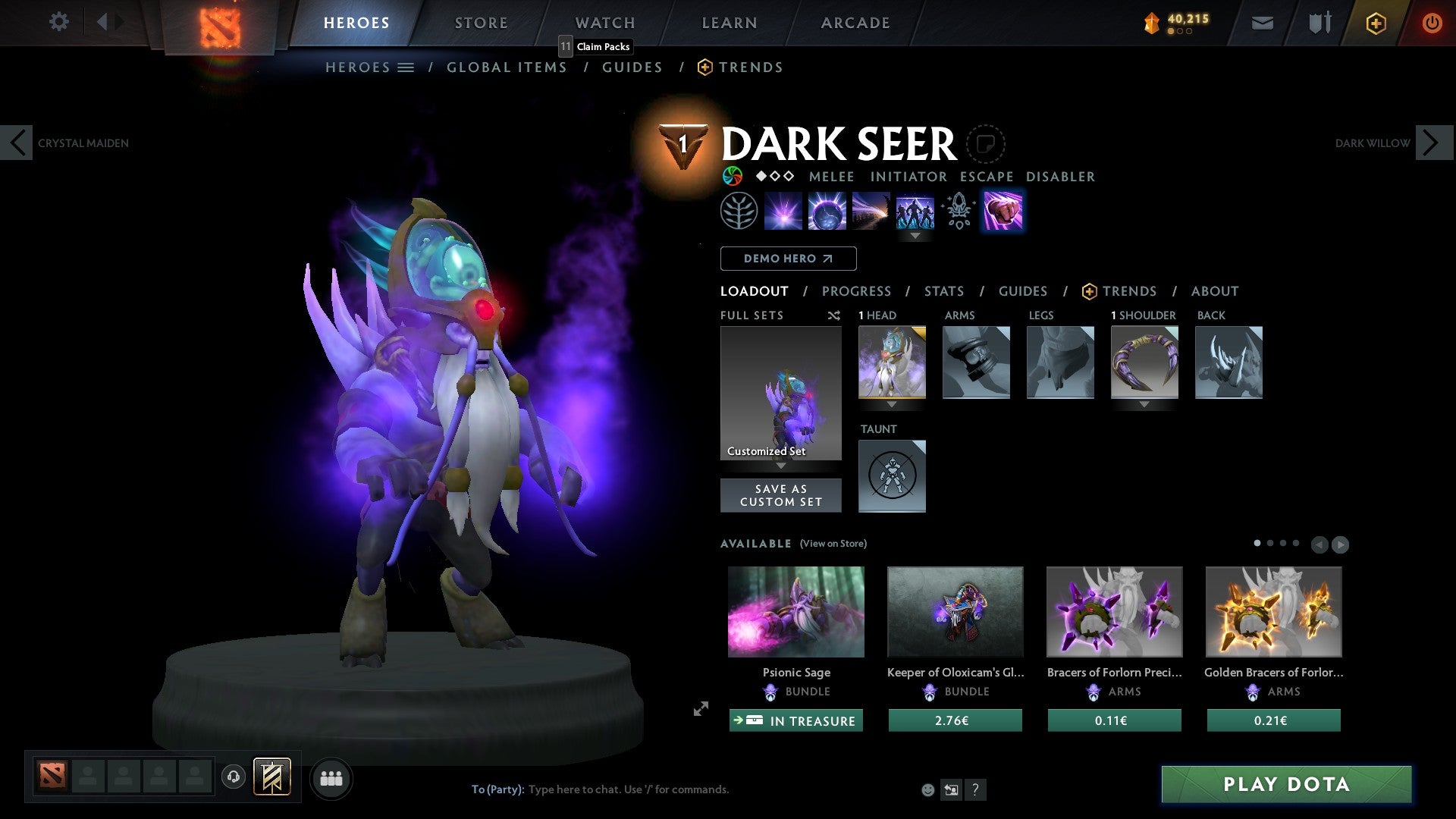Screen dimensions: 1456x819
Task: Click the DEMO HERO button
Action: pyautogui.click(x=788, y=258)
